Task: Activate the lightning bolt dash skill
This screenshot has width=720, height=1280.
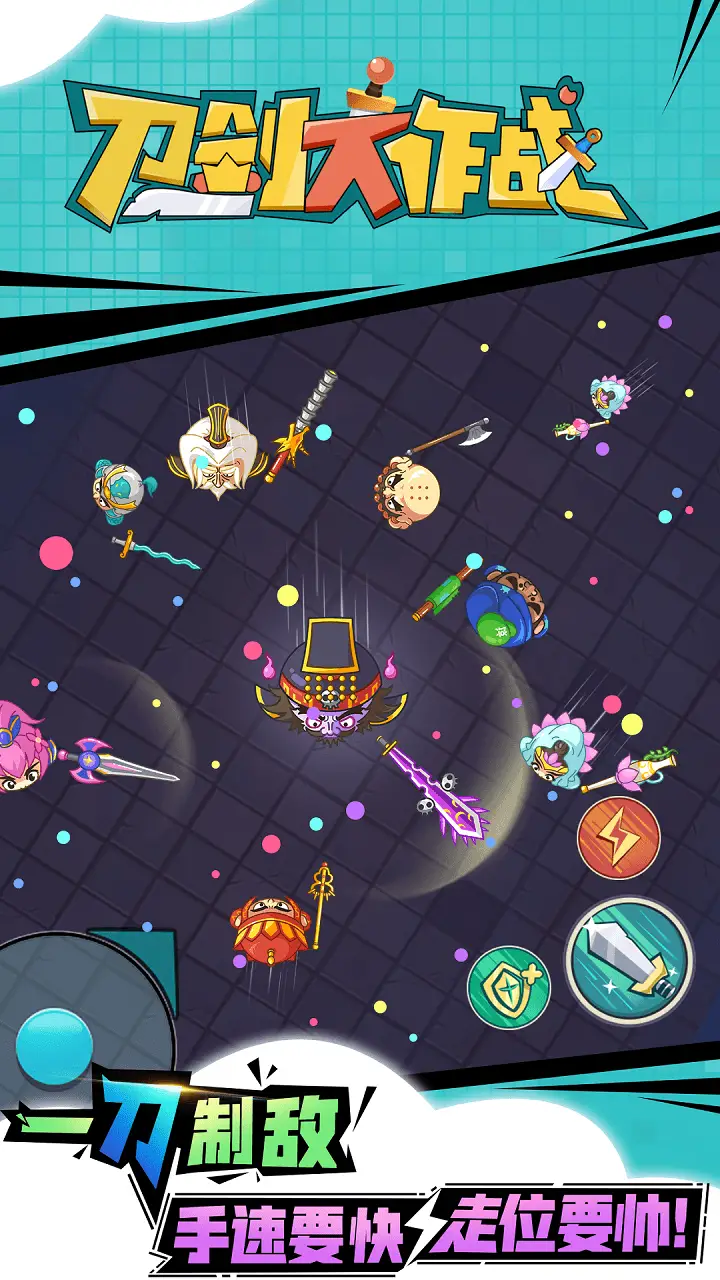Action: pos(618,836)
